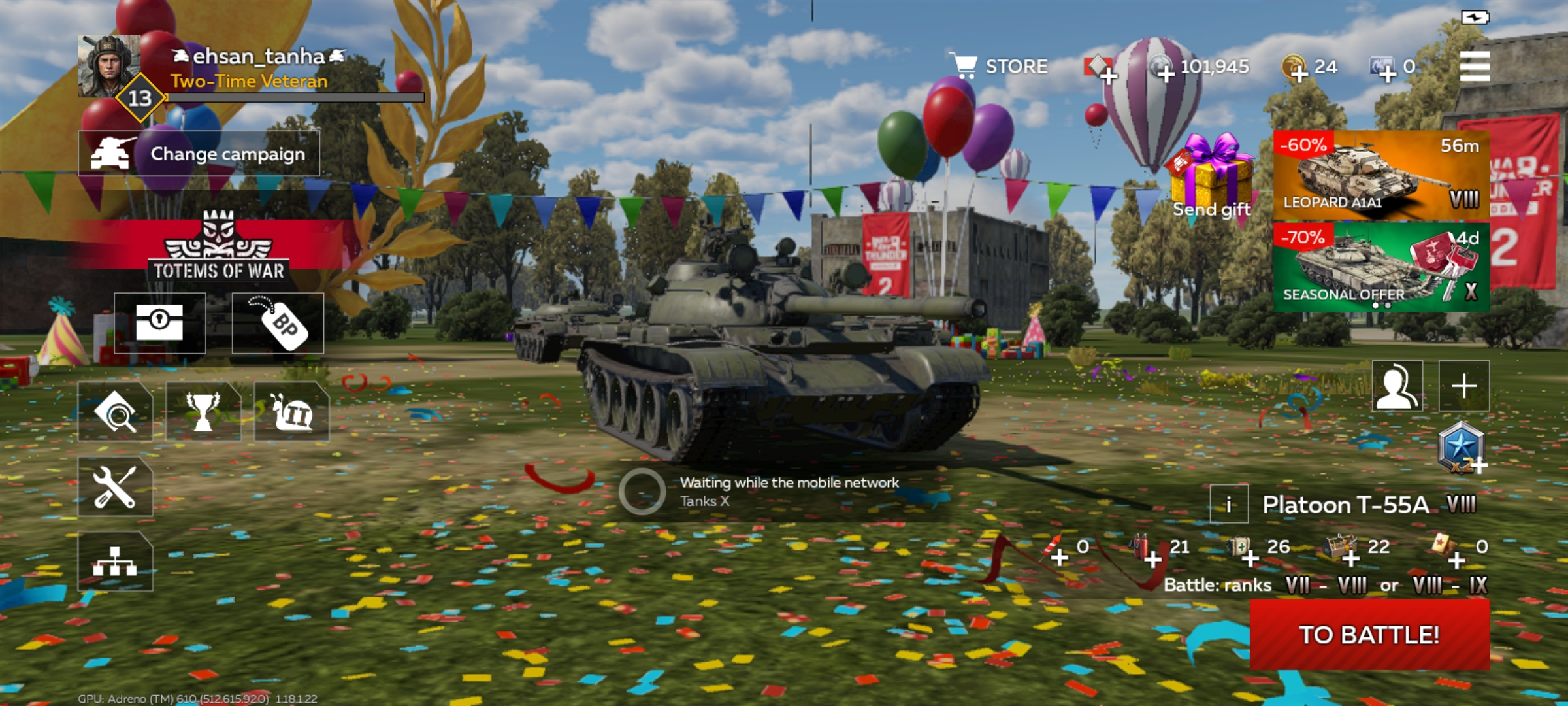Add a squad member with plus button
This screenshot has height=706, width=1568.
1464,386
